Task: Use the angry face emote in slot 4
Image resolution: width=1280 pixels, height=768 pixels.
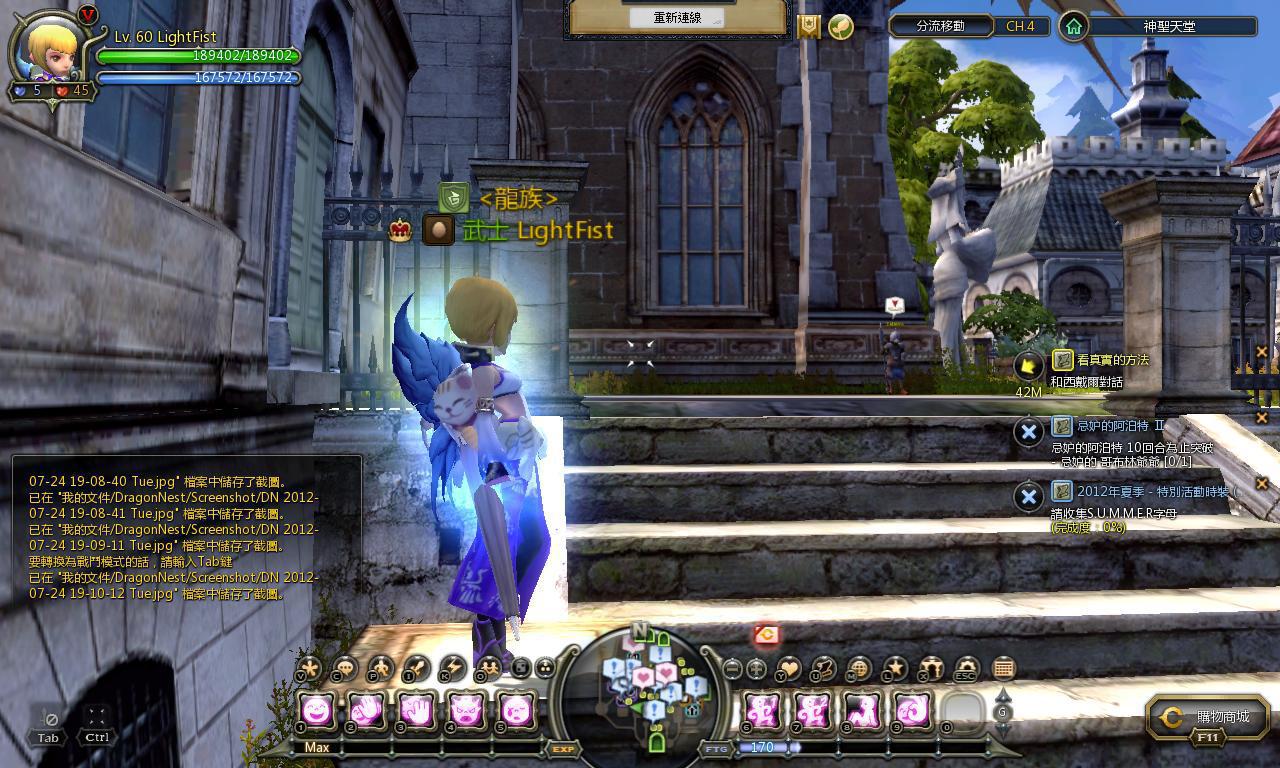Action: click(465, 711)
